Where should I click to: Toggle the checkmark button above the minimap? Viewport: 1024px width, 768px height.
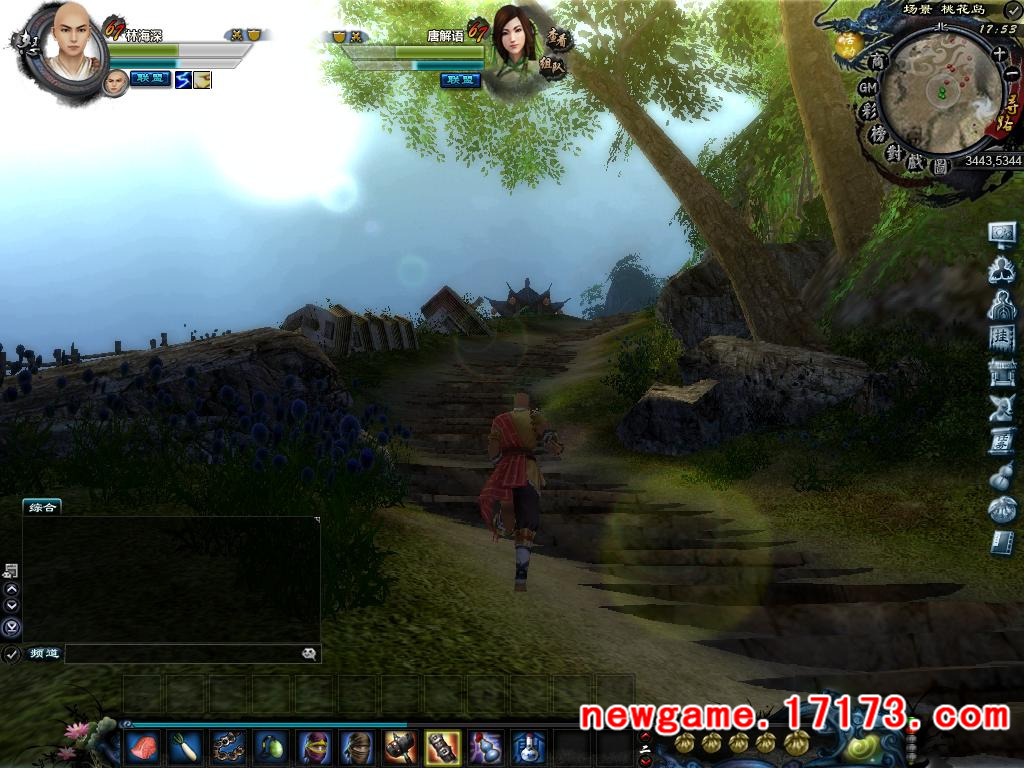pos(1012,11)
